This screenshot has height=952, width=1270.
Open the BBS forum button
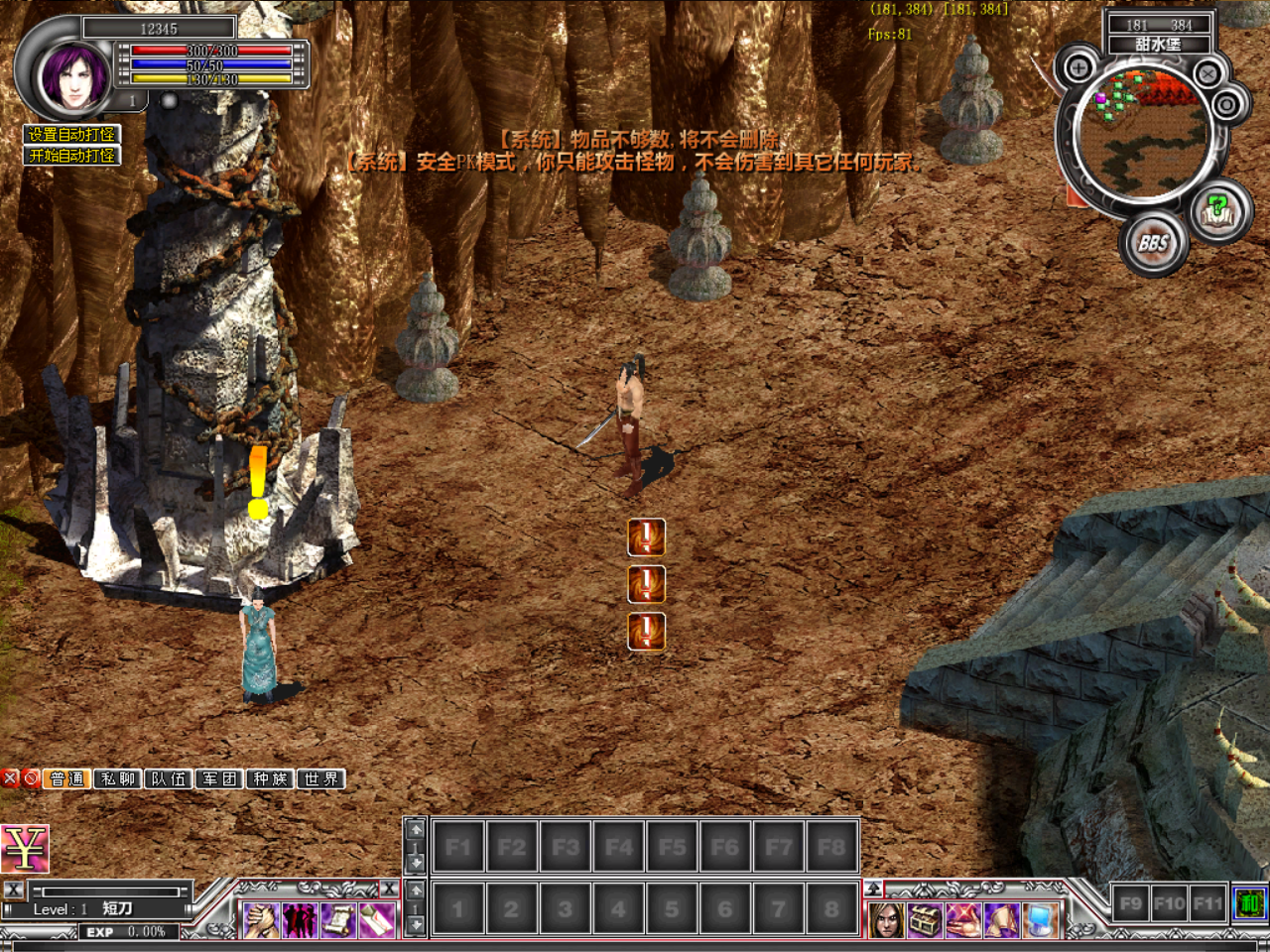point(1153,243)
